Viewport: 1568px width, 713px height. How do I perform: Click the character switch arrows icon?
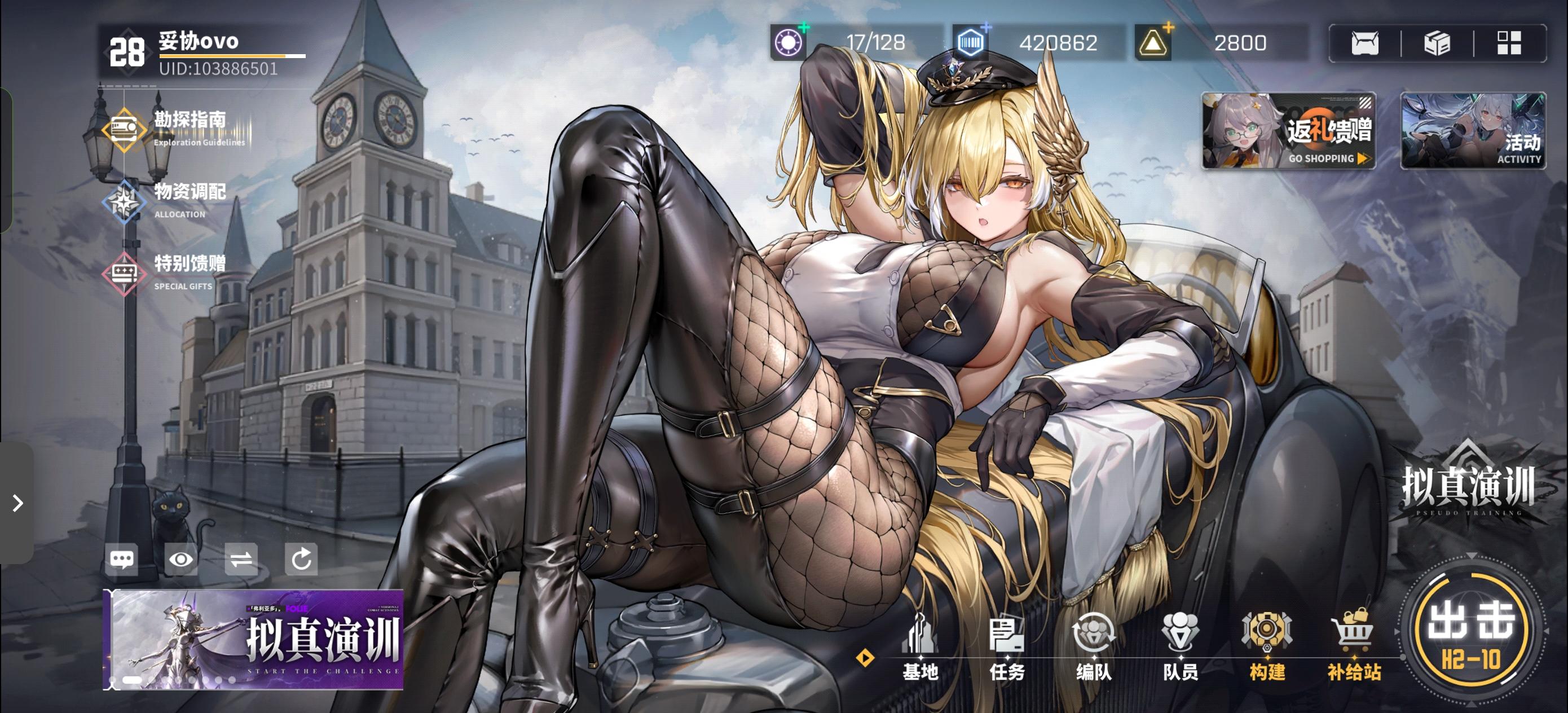point(241,559)
